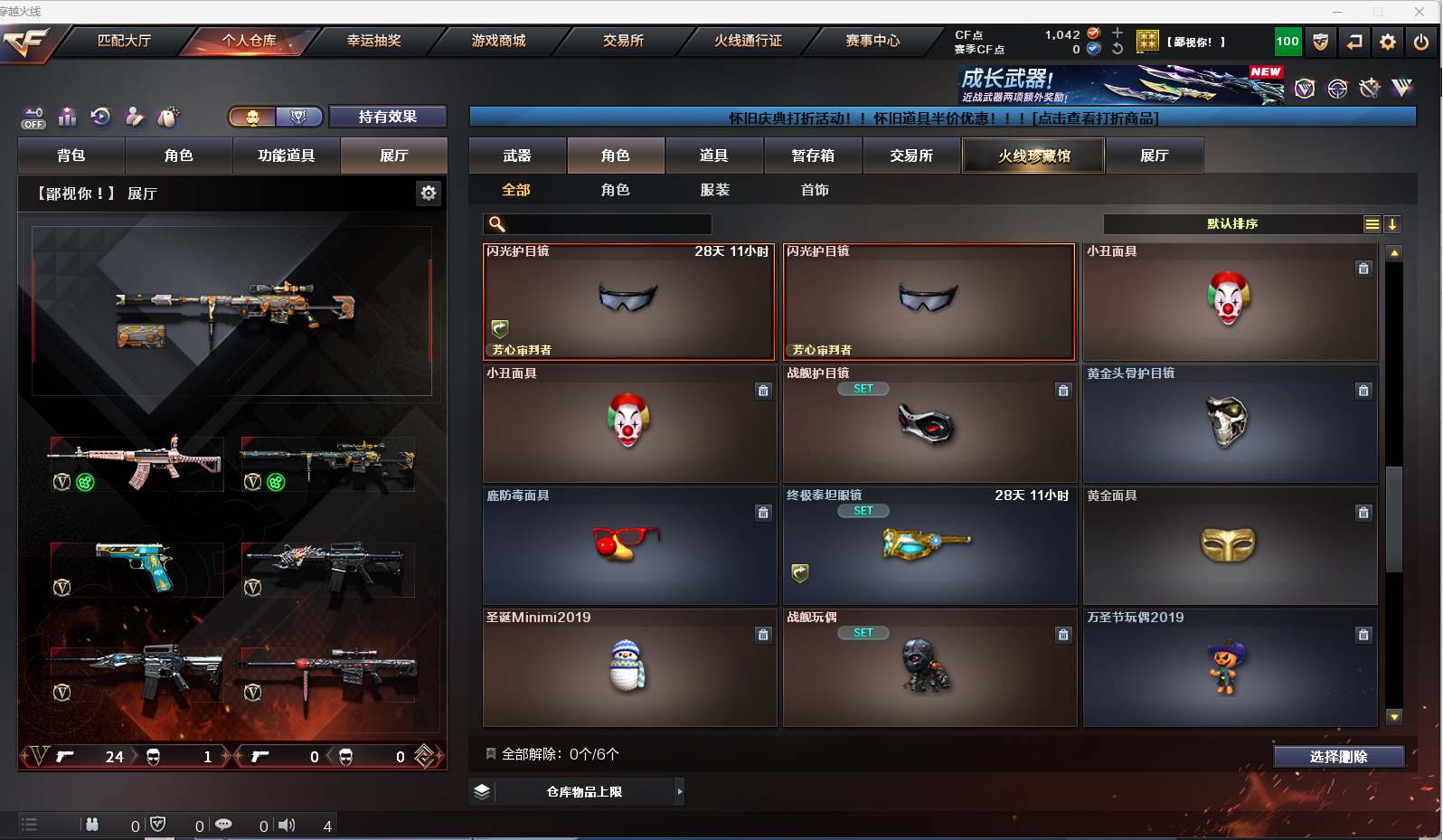Open the 默认排序 sort dropdown
Image resolution: width=1443 pixels, height=840 pixels.
[1232, 224]
